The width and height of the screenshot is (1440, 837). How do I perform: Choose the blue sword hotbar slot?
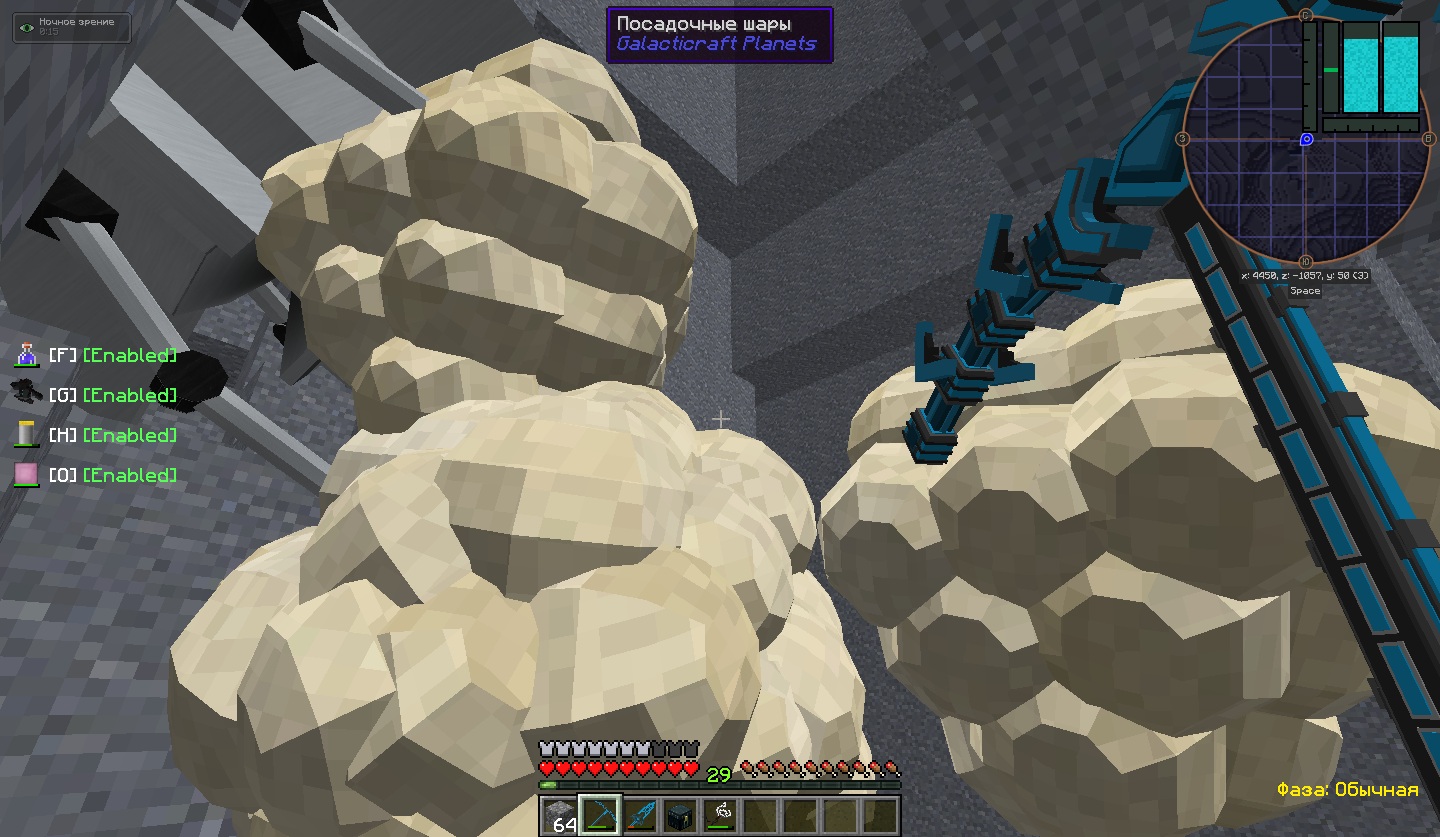click(640, 815)
